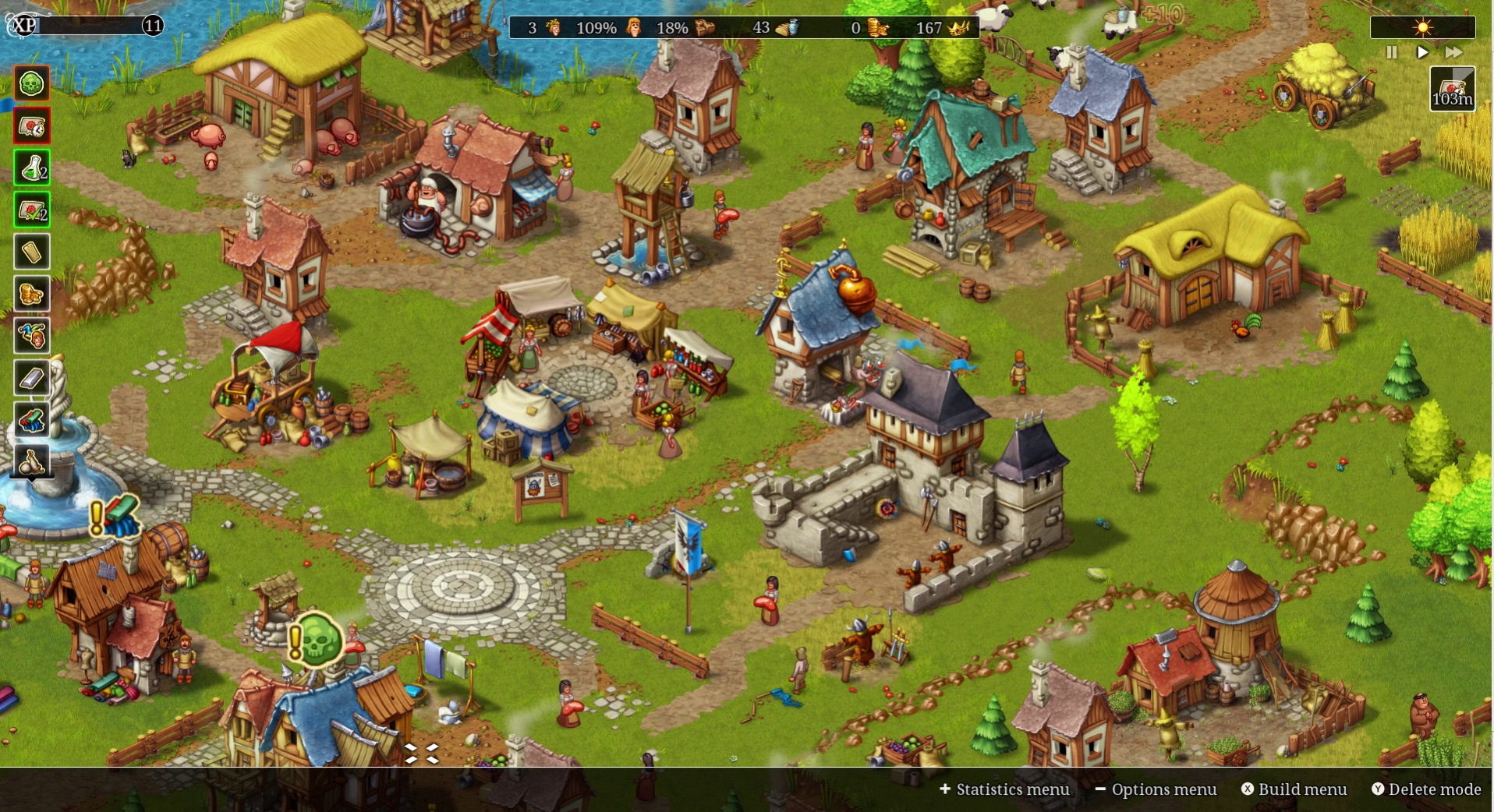Image resolution: width=1494 pixels, height=812 pixels.
Task: Pause the game with the pause button
Action: coord(1391,53)
